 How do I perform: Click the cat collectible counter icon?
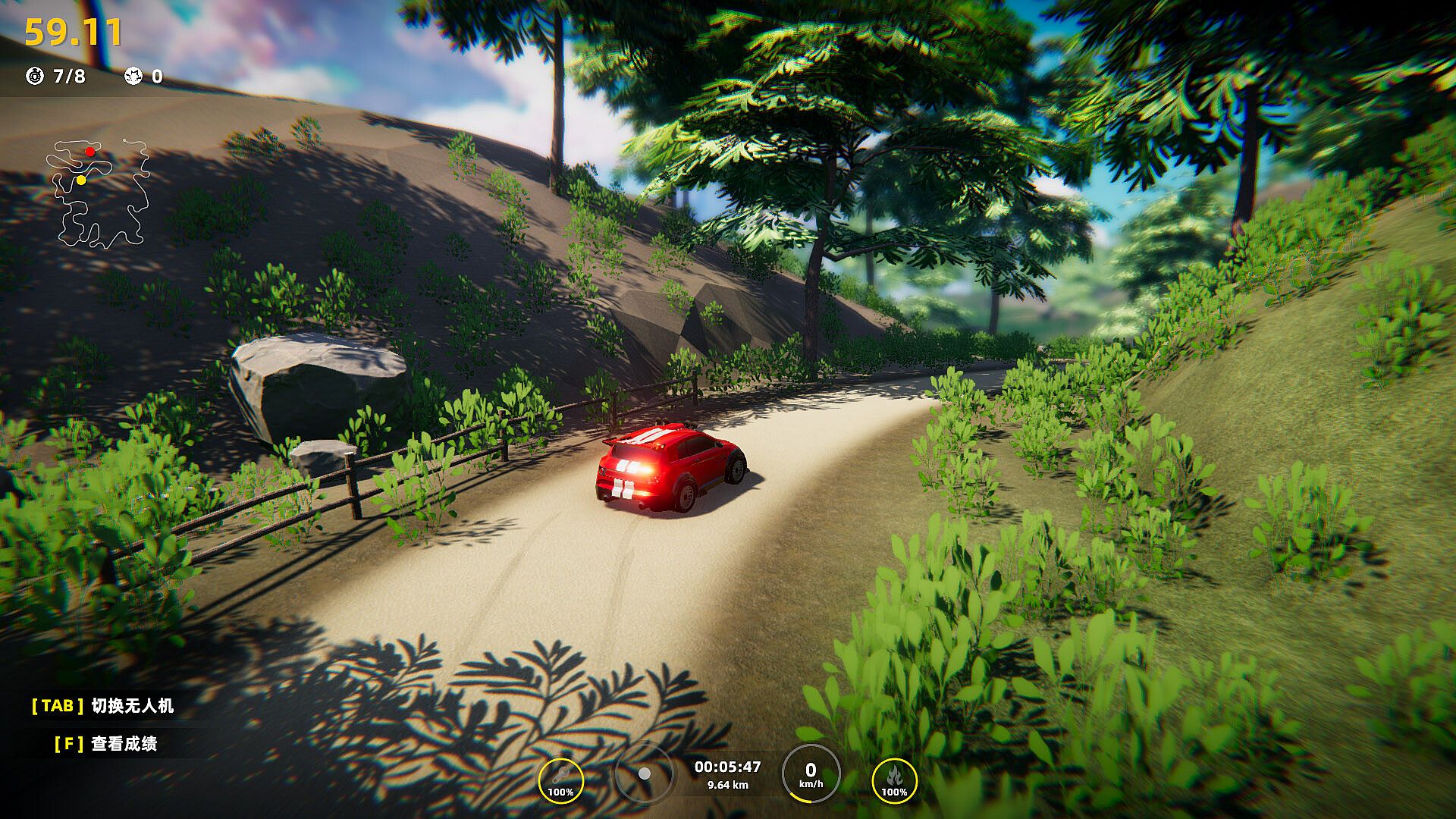click(133, 76)
